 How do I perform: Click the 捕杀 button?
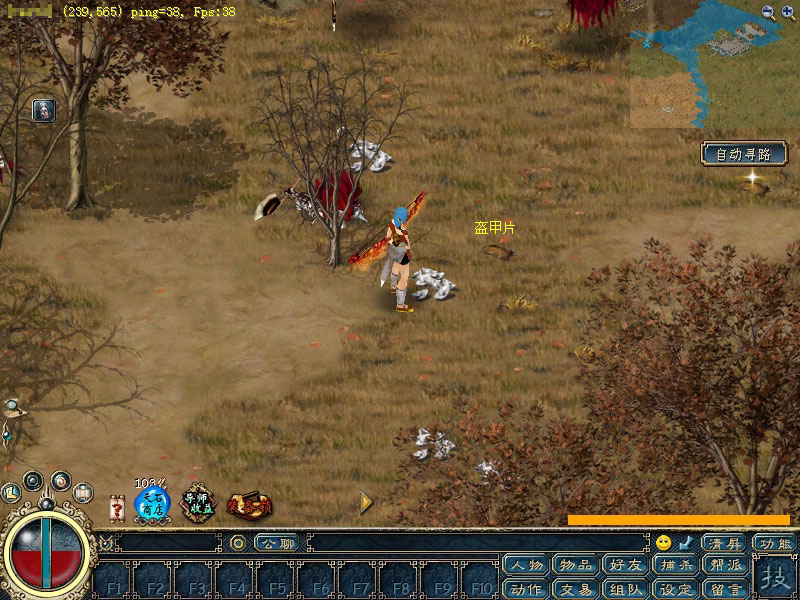tap(676, 566)
